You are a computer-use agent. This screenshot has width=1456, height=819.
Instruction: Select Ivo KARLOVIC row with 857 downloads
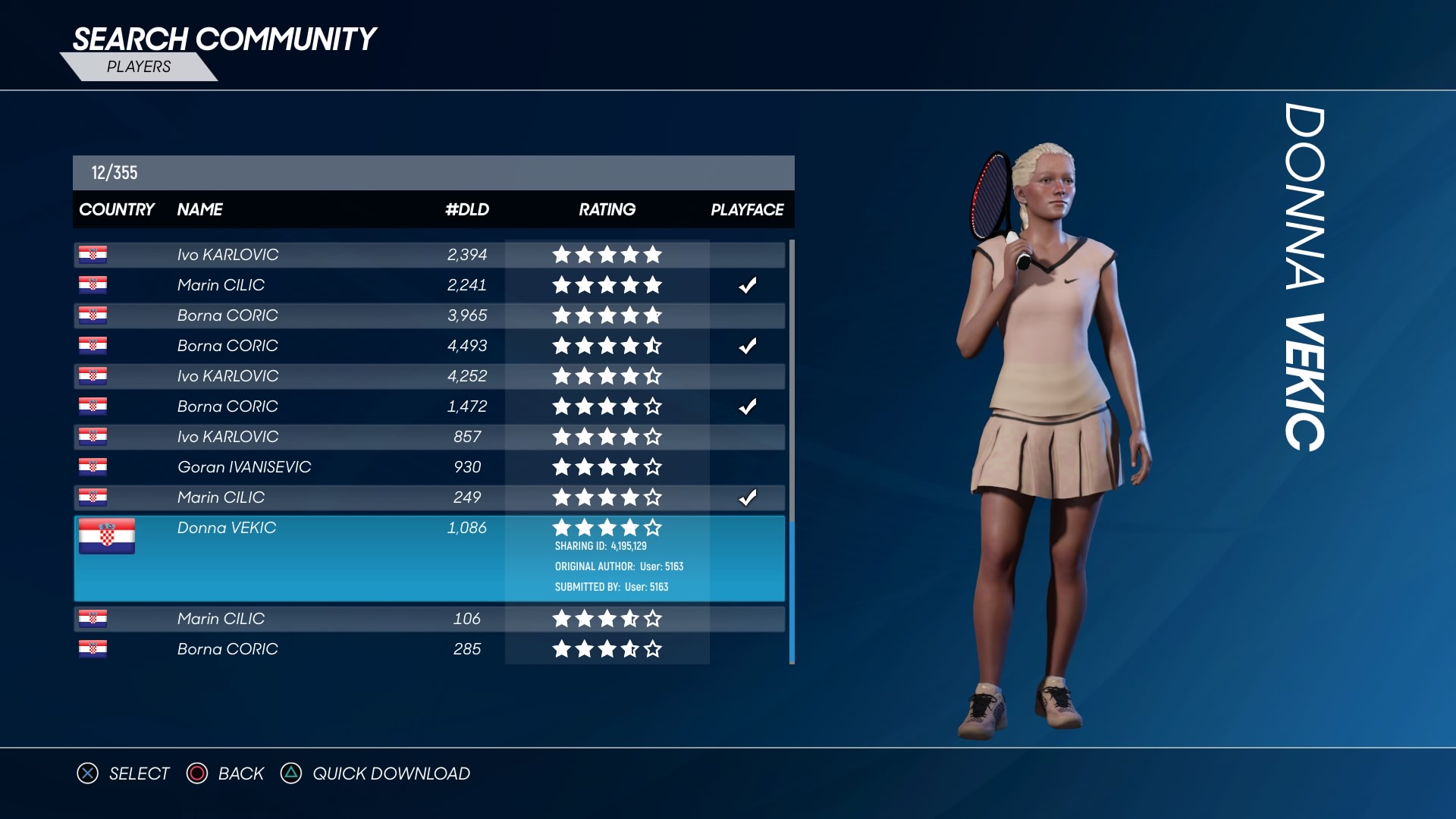coord(428,437)
